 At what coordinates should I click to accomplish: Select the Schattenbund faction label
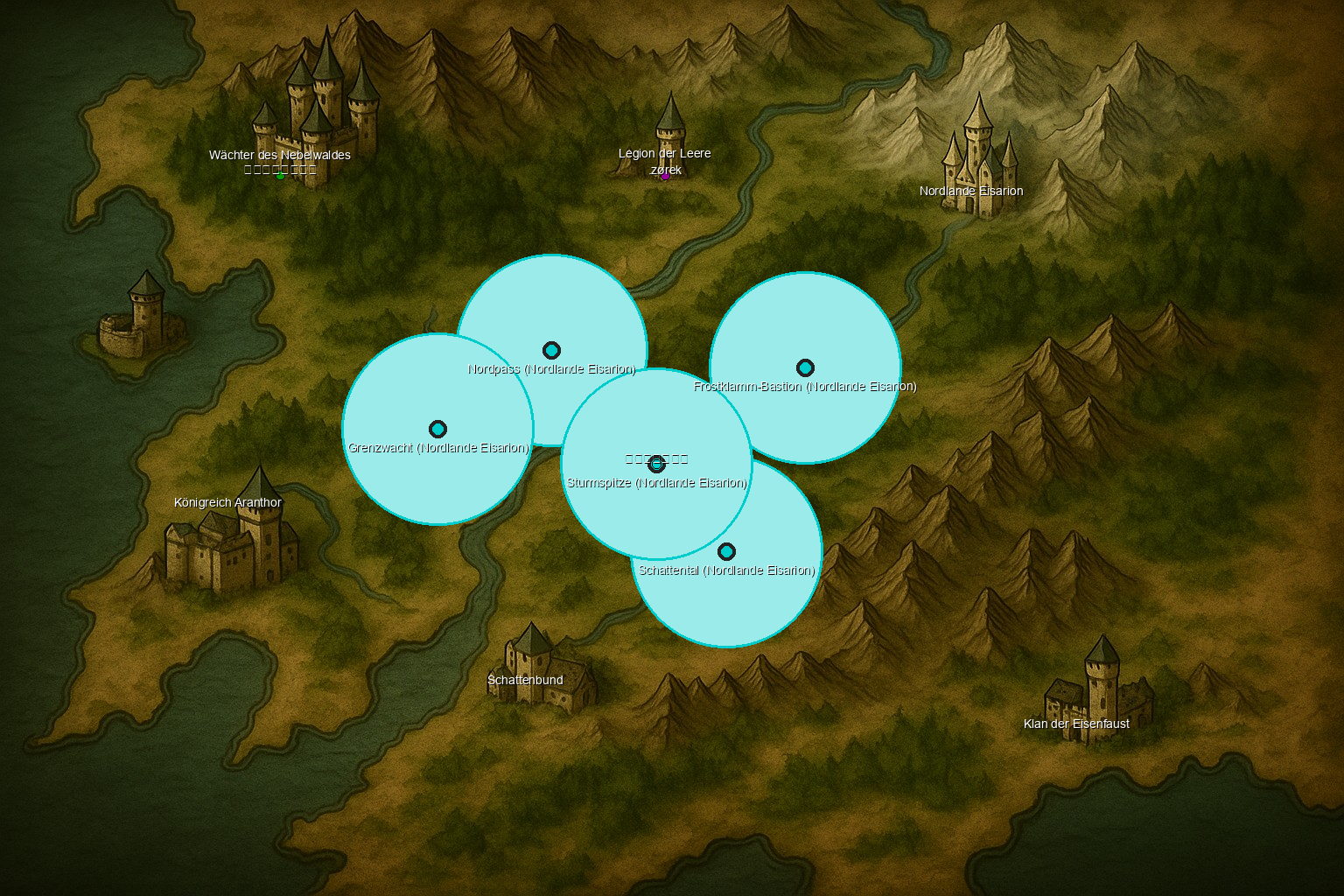[525, 680]
